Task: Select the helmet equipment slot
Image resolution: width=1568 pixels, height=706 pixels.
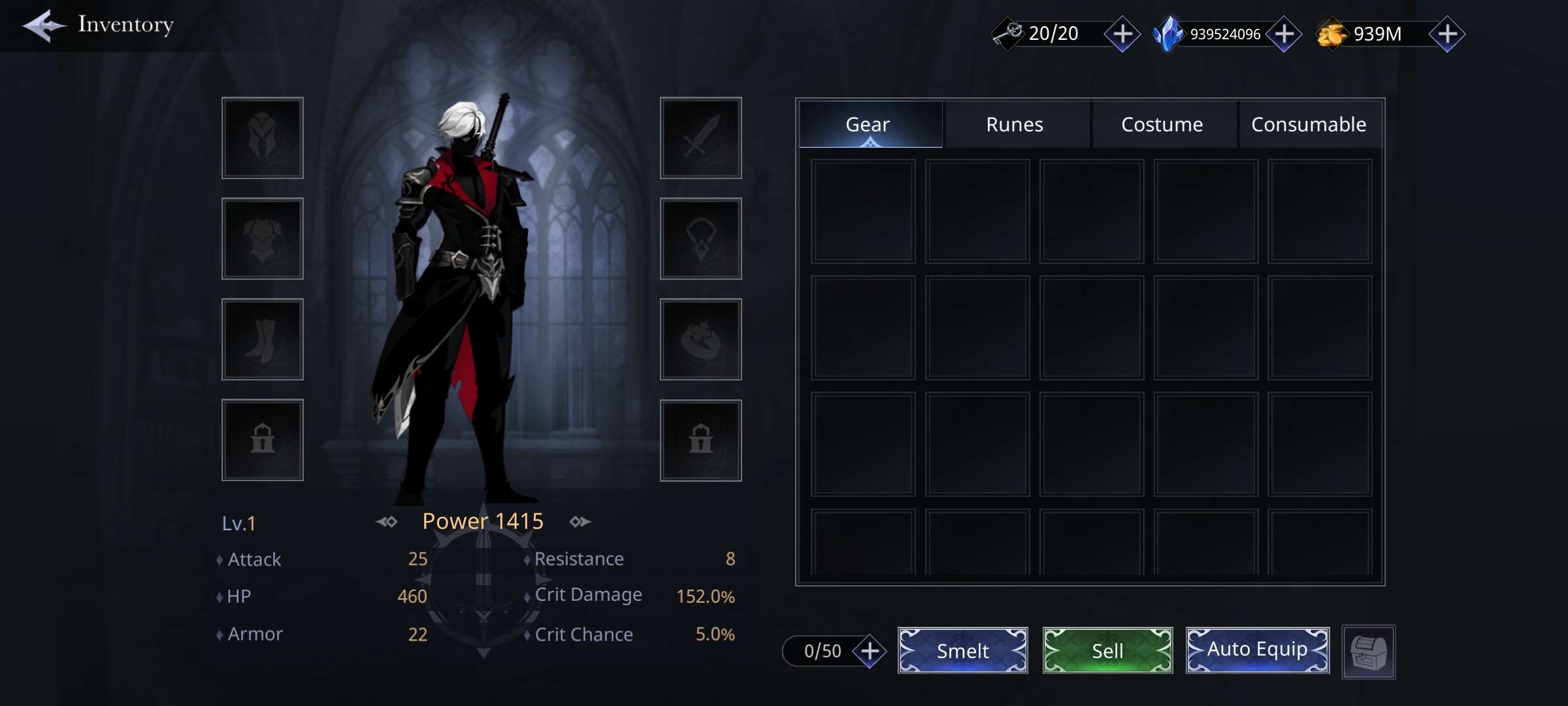Action: pos(262,138)
